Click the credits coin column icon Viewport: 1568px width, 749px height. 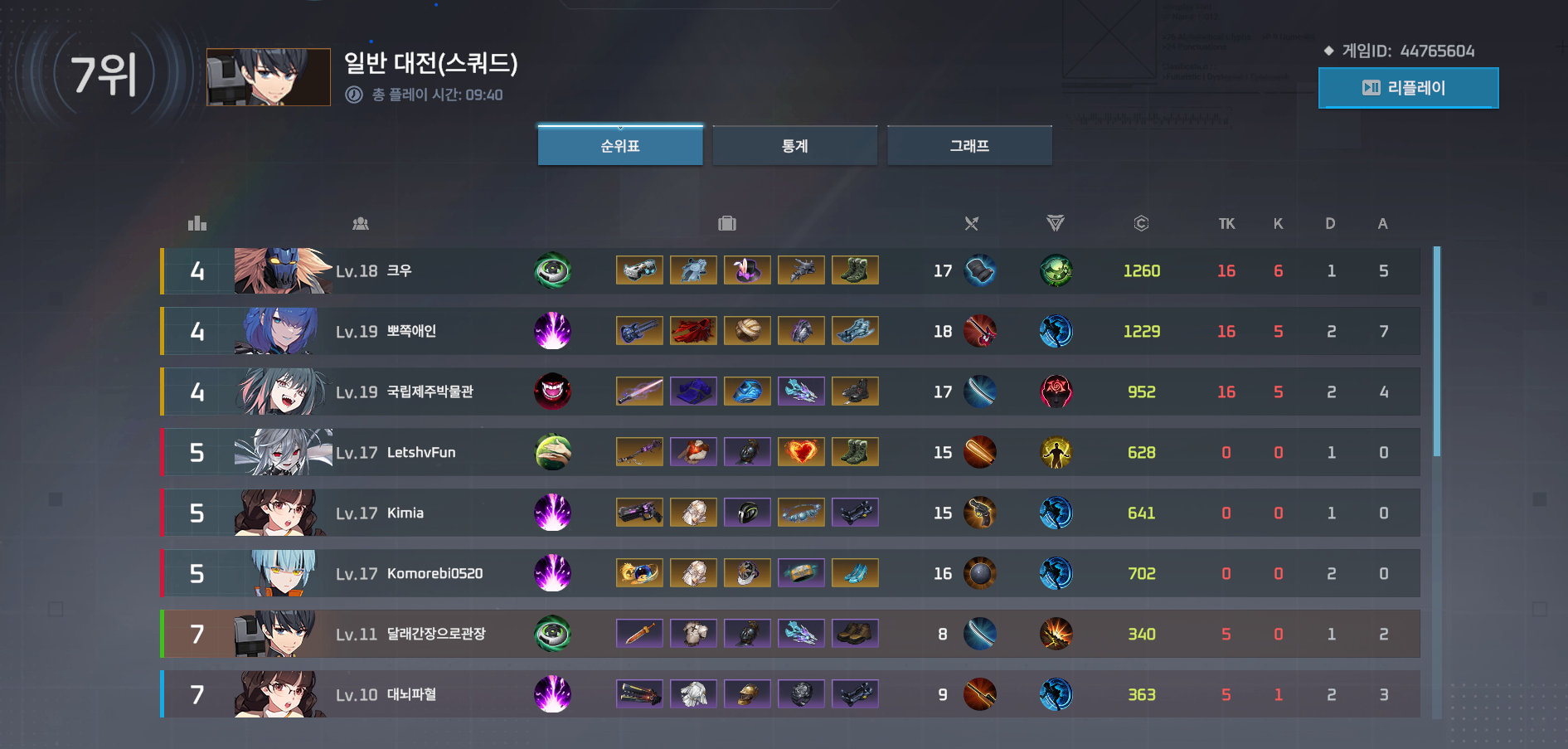(x=1142, y=222)
